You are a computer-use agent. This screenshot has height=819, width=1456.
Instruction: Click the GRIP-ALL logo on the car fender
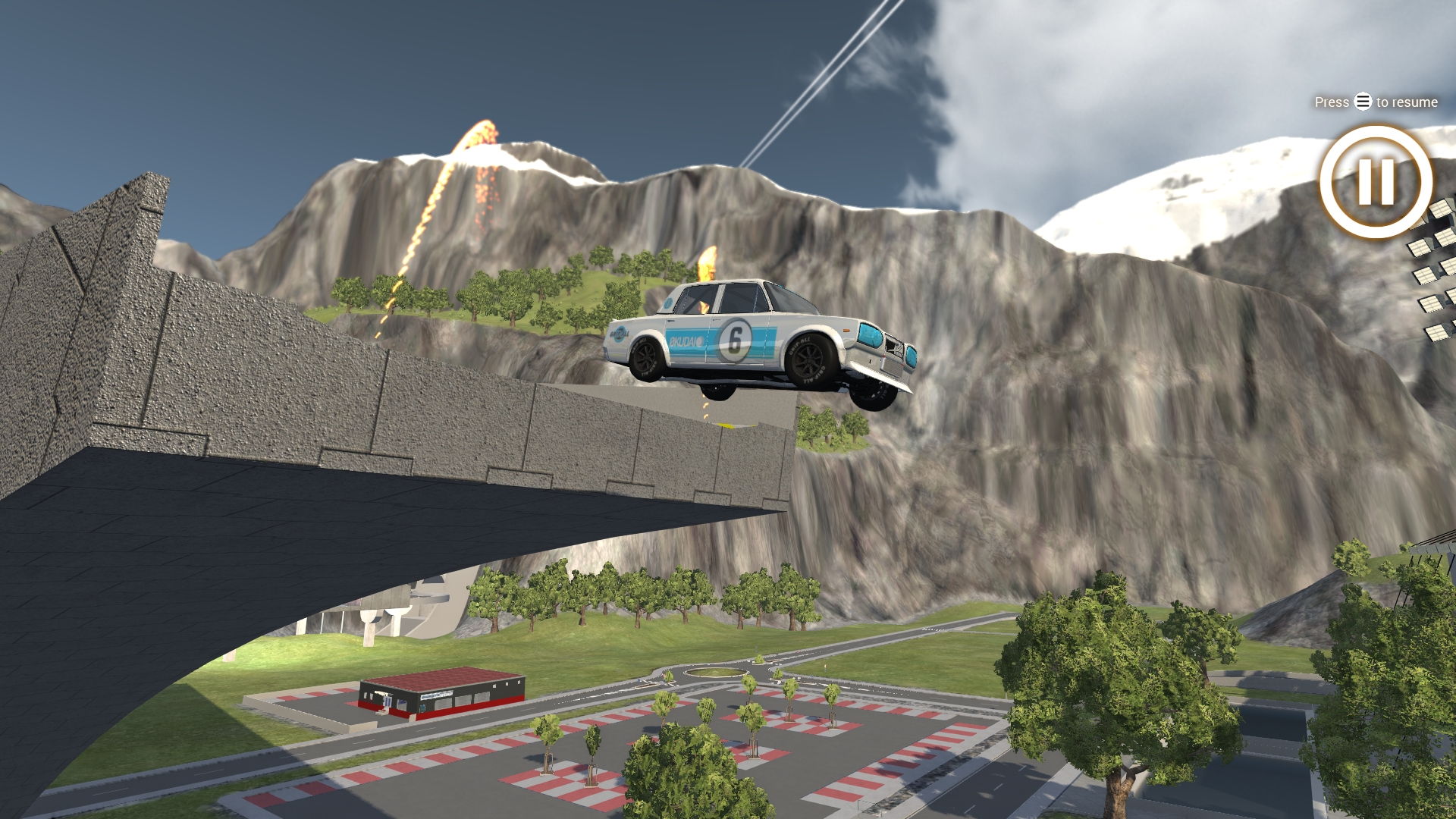click(x=620, y=336)
